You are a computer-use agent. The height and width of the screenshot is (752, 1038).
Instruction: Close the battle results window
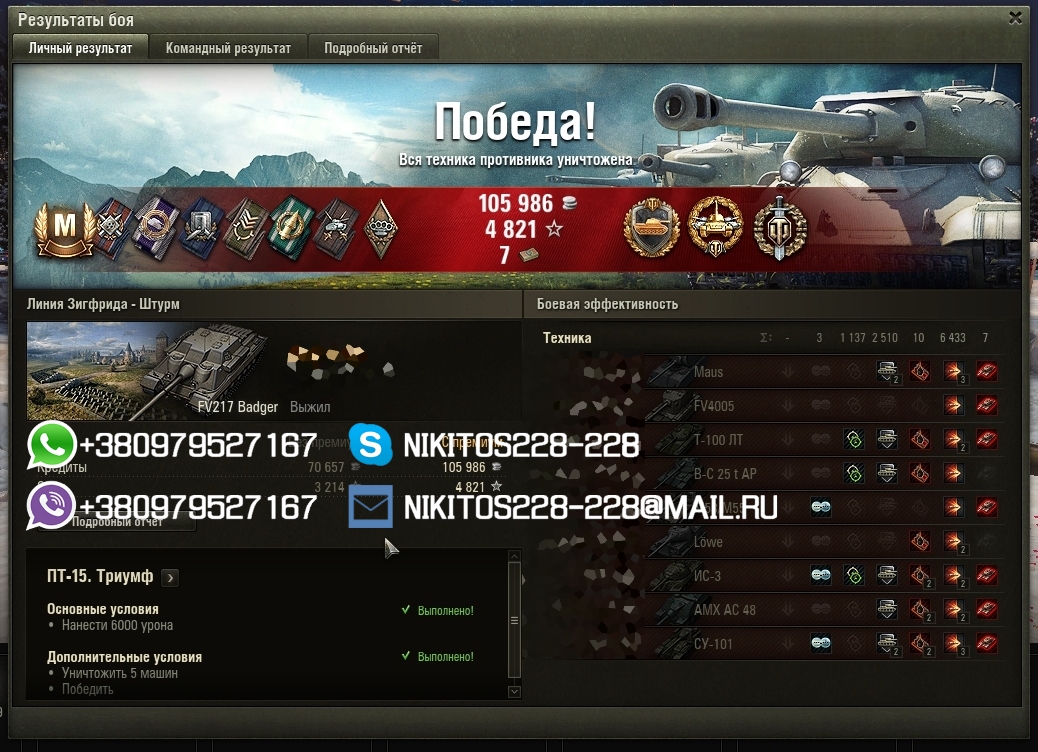coord(1015,18)
